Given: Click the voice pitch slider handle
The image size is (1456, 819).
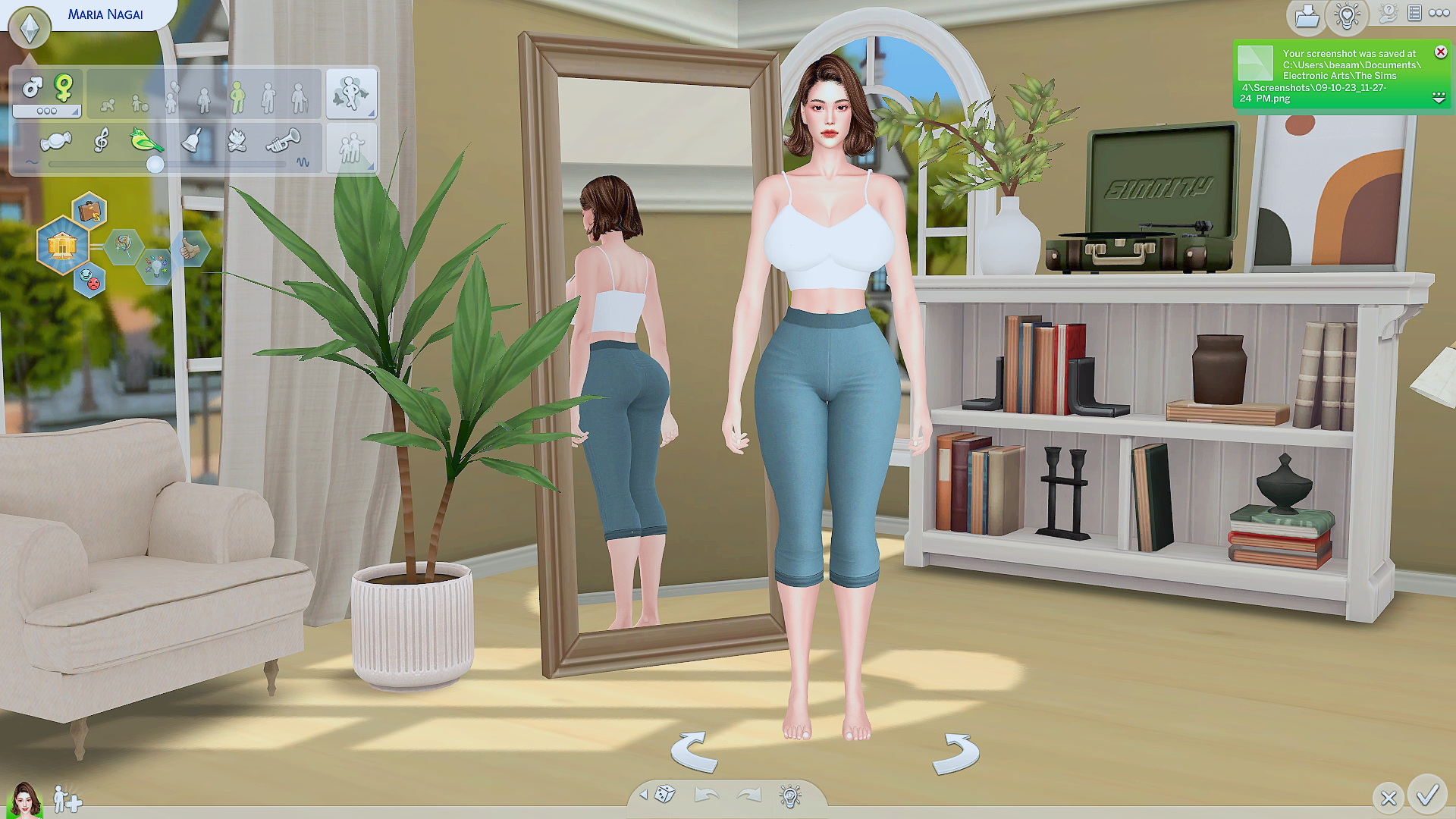Looking at the screenshot, I should tap(155, 164).
